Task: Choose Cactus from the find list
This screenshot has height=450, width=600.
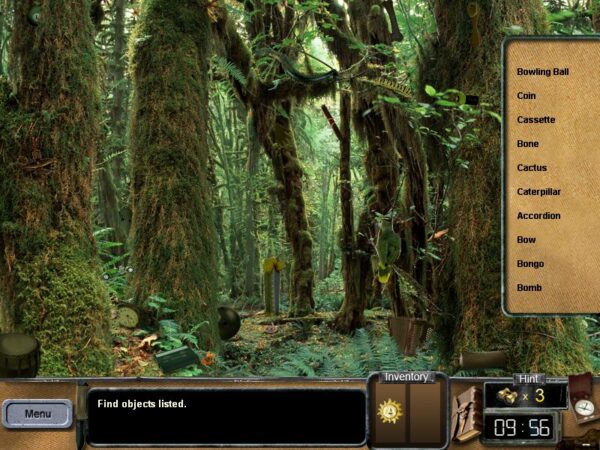Action: 531,168
